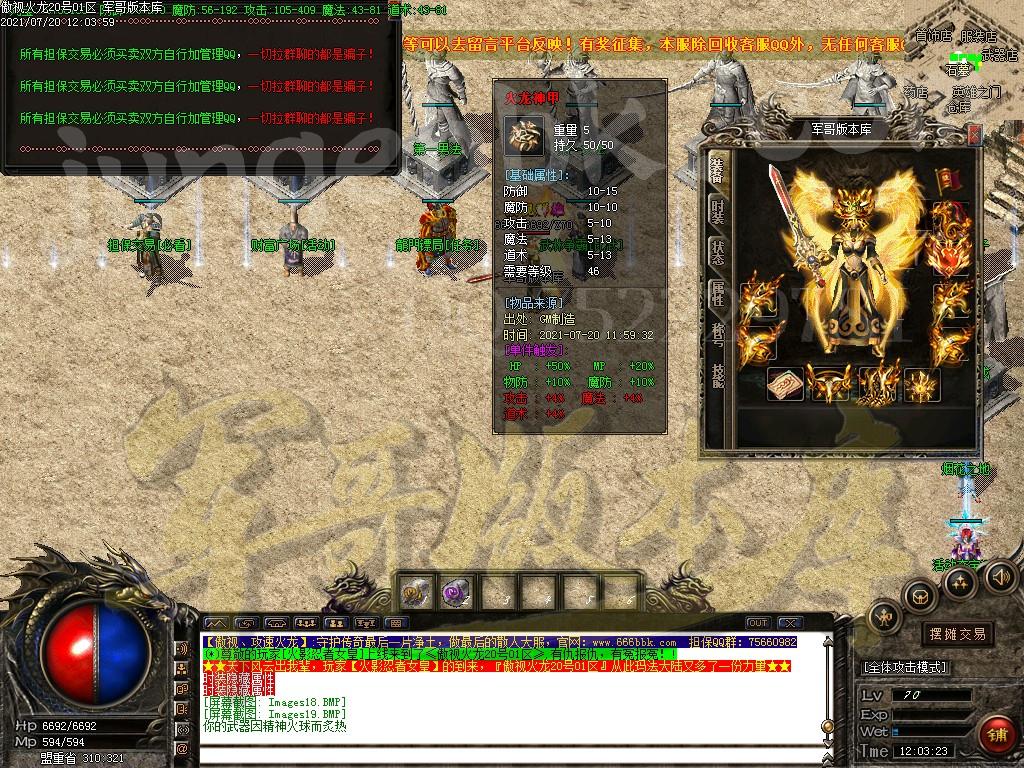Switch to the 时装 tab
This screenshot has width=1024, height=768.
717,210
